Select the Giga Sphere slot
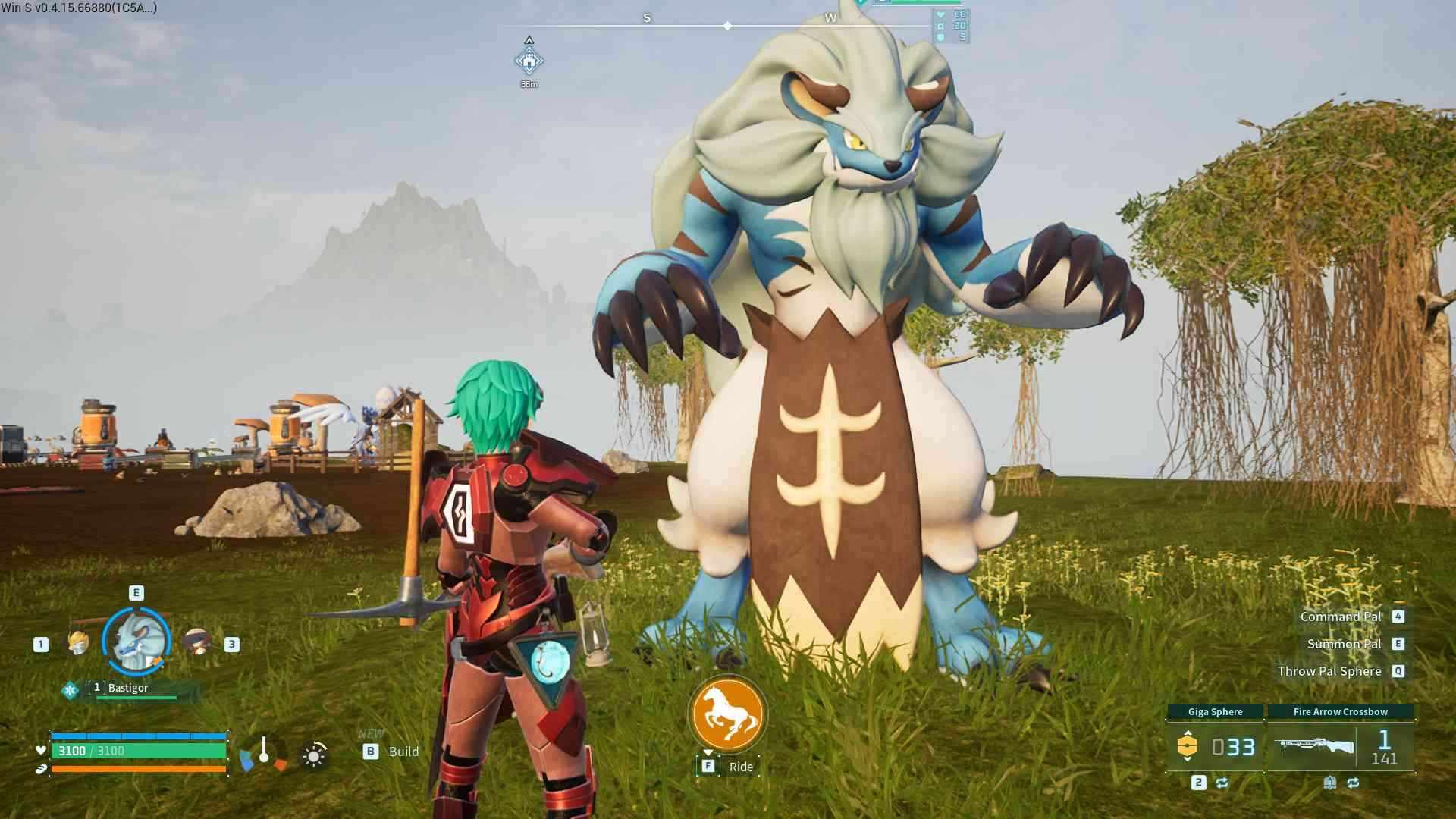Image resolution: width=1456 pixels, height=819 pixels. (x=1215, y=746)
